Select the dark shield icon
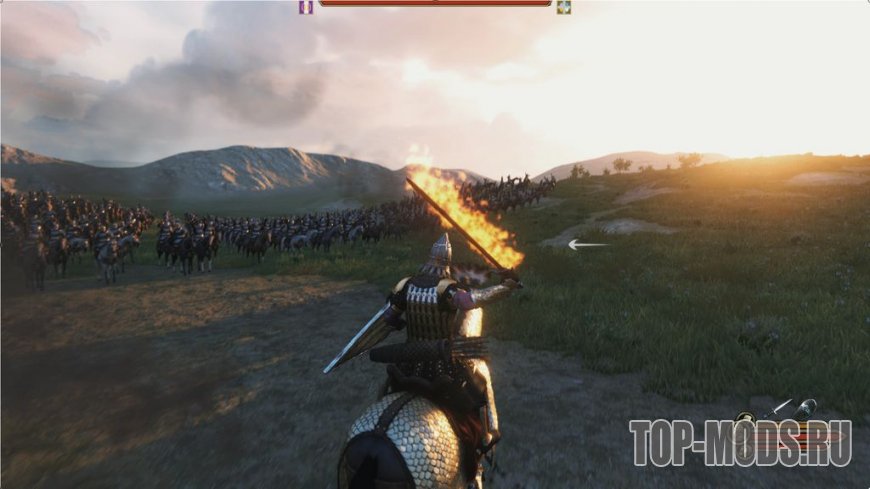This screenshot has height=489, width=870. tap(806, 409)
